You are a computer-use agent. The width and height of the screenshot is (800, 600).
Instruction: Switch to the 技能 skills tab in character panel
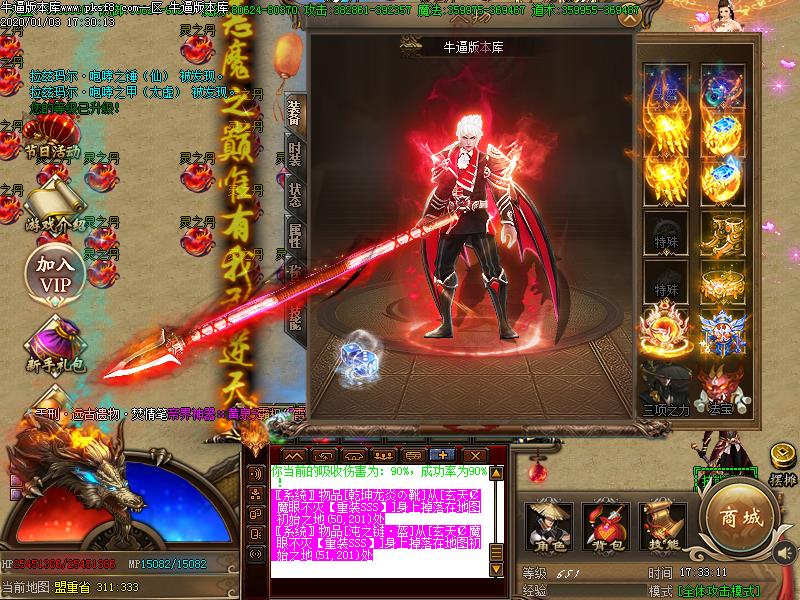click(295, 316)
